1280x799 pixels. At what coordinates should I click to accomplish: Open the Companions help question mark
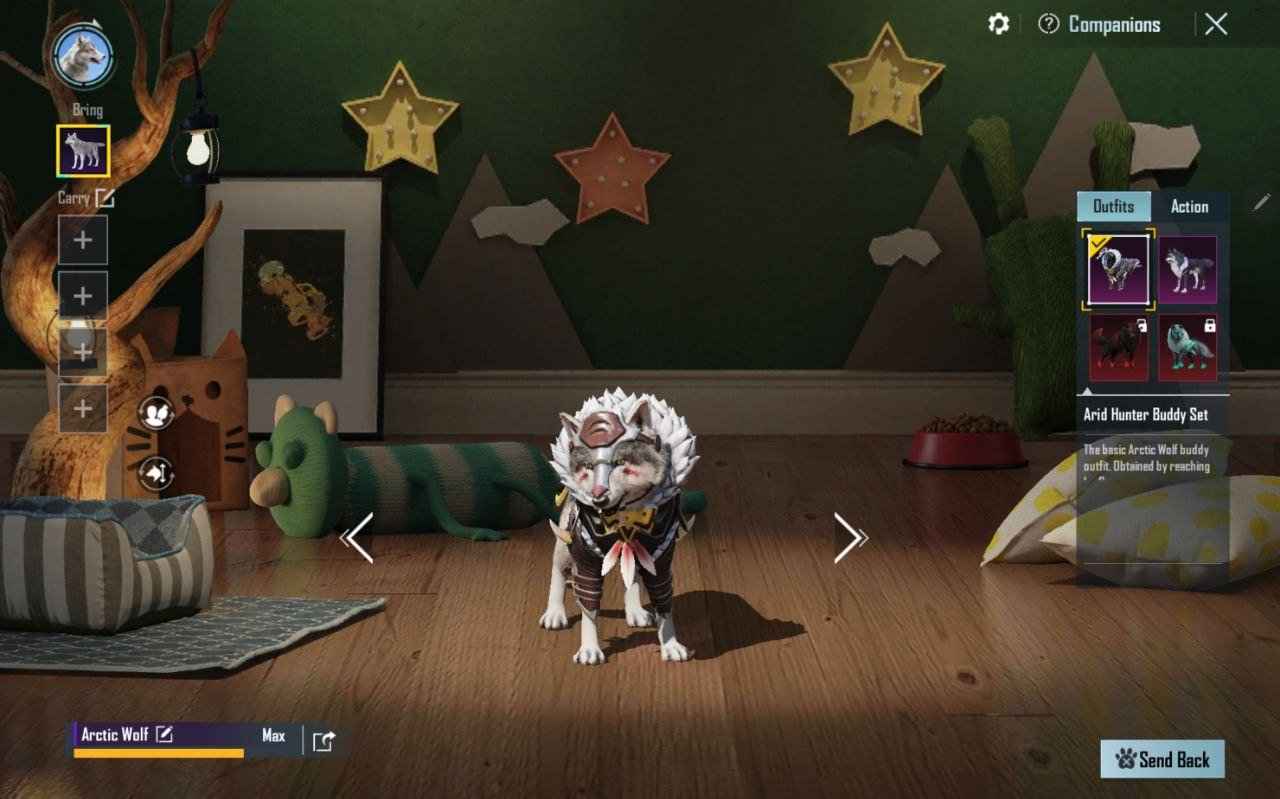point(1048,24)
